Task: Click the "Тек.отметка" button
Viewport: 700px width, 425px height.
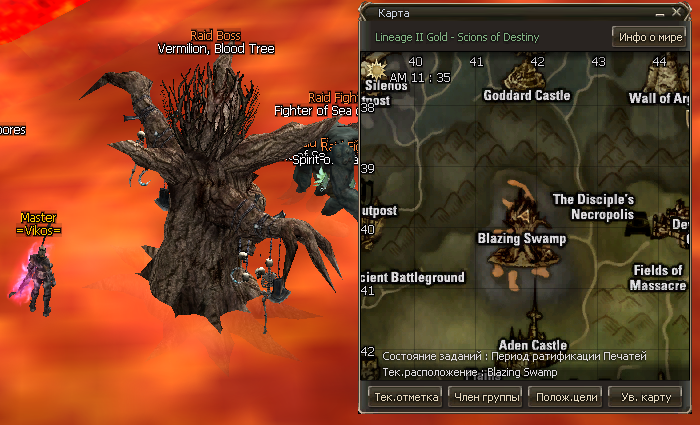Action: pyautogui.click(x=406, y=397)
